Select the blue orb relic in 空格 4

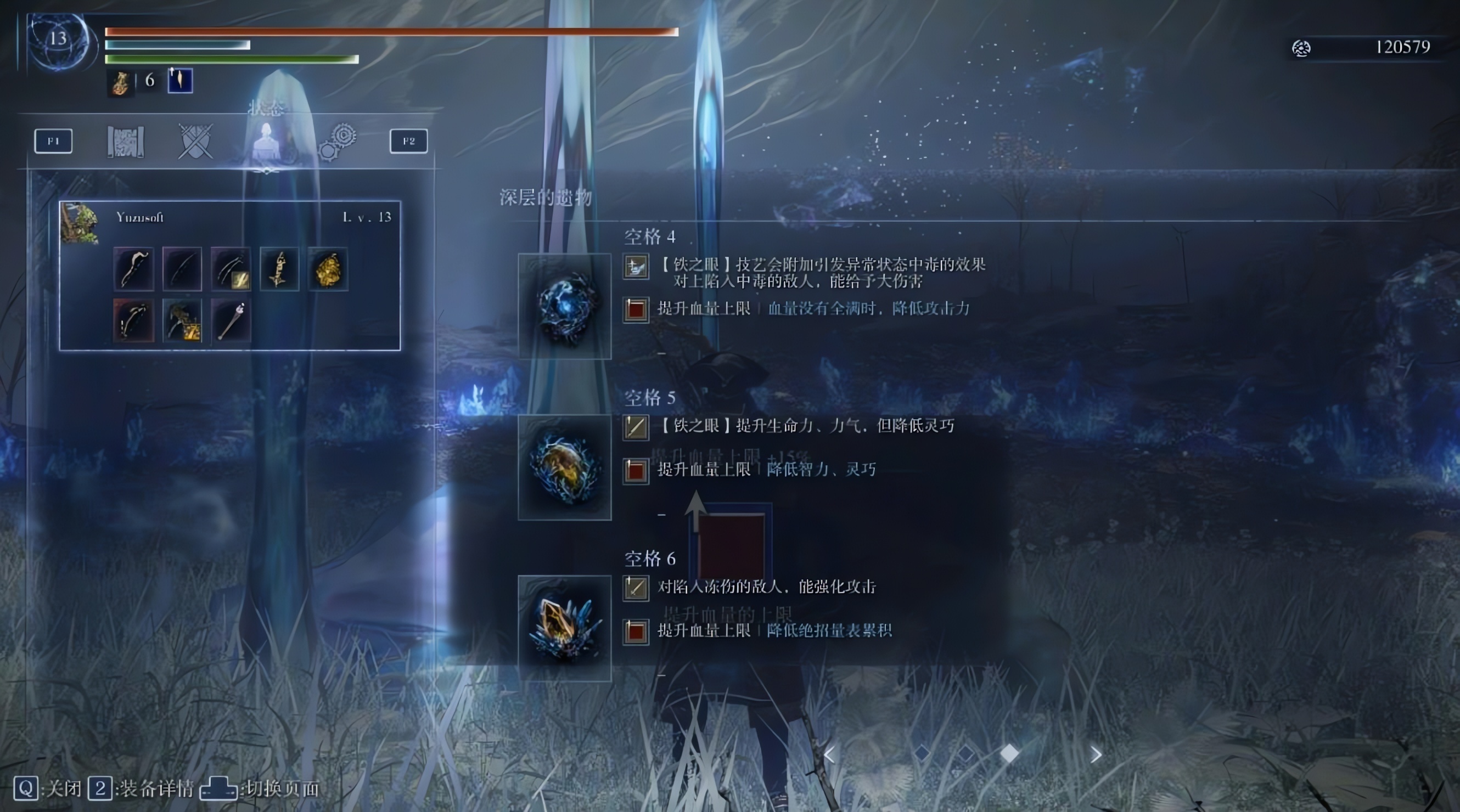point(564,306)
